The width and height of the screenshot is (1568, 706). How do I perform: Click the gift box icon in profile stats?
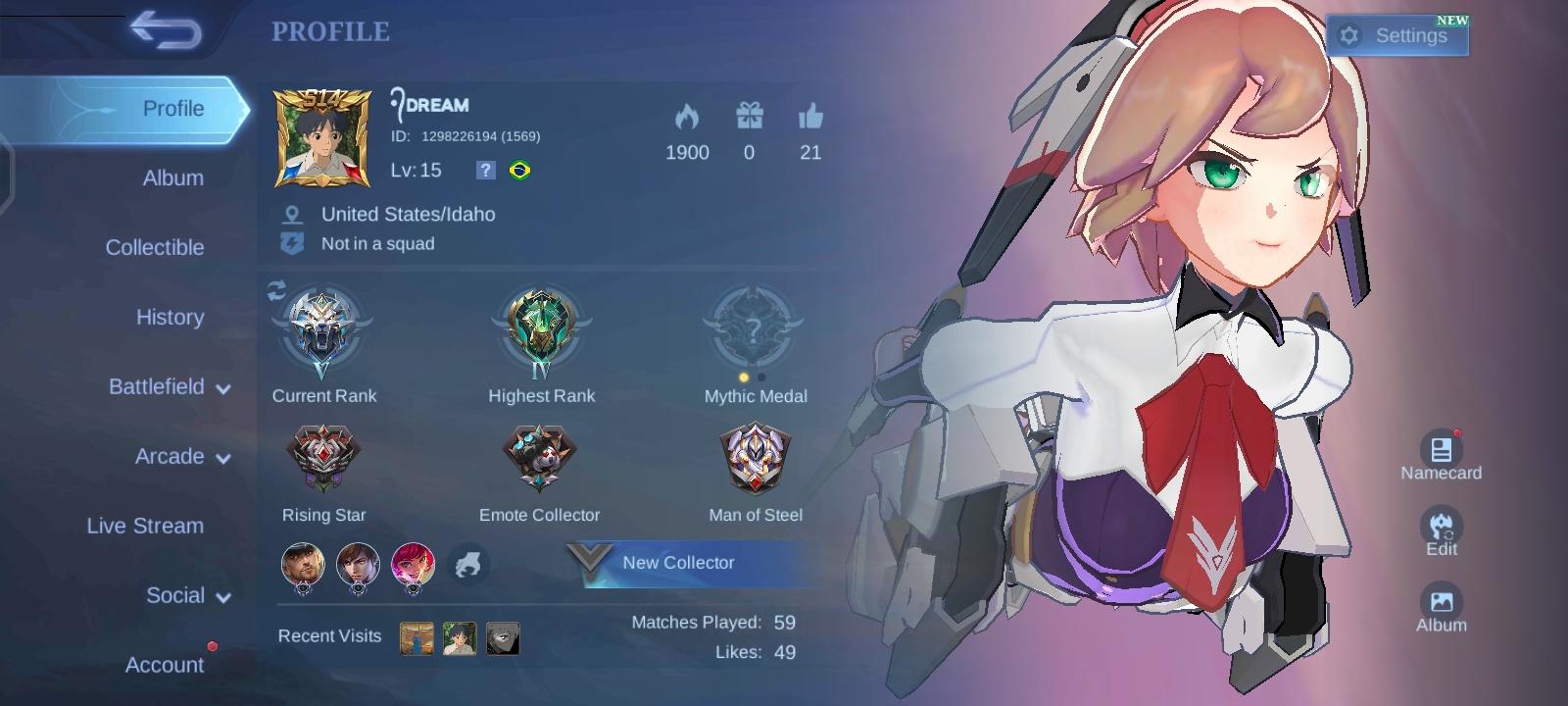tap(750, 118)
